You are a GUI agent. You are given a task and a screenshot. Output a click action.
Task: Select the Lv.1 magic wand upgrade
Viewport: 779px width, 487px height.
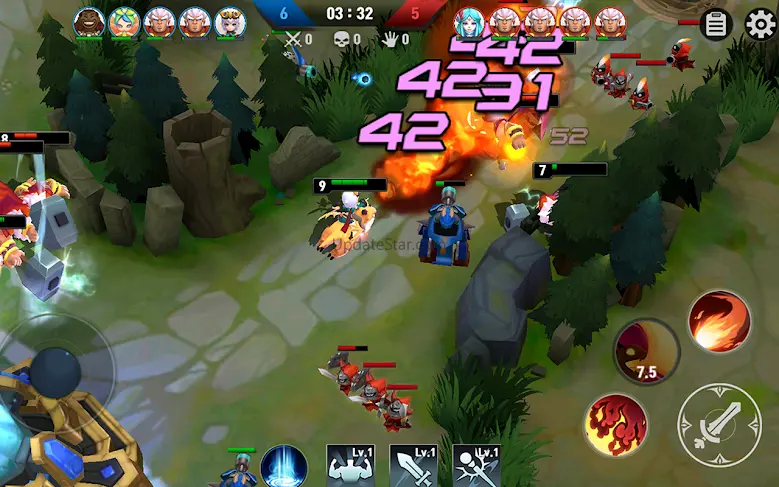(477, 468)
